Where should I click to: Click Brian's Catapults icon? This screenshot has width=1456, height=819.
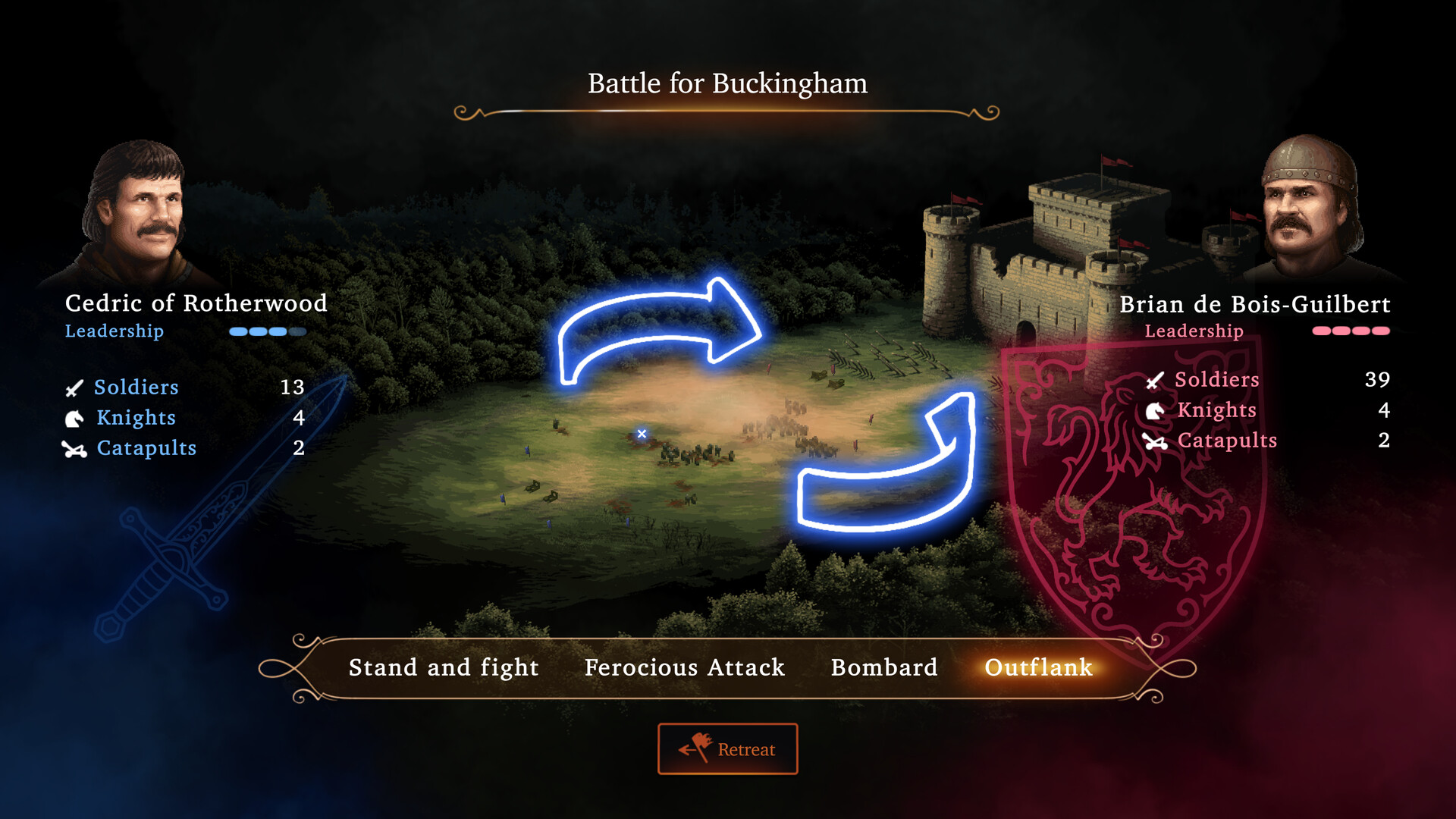pyautogui.click(x=1153, y=441)
